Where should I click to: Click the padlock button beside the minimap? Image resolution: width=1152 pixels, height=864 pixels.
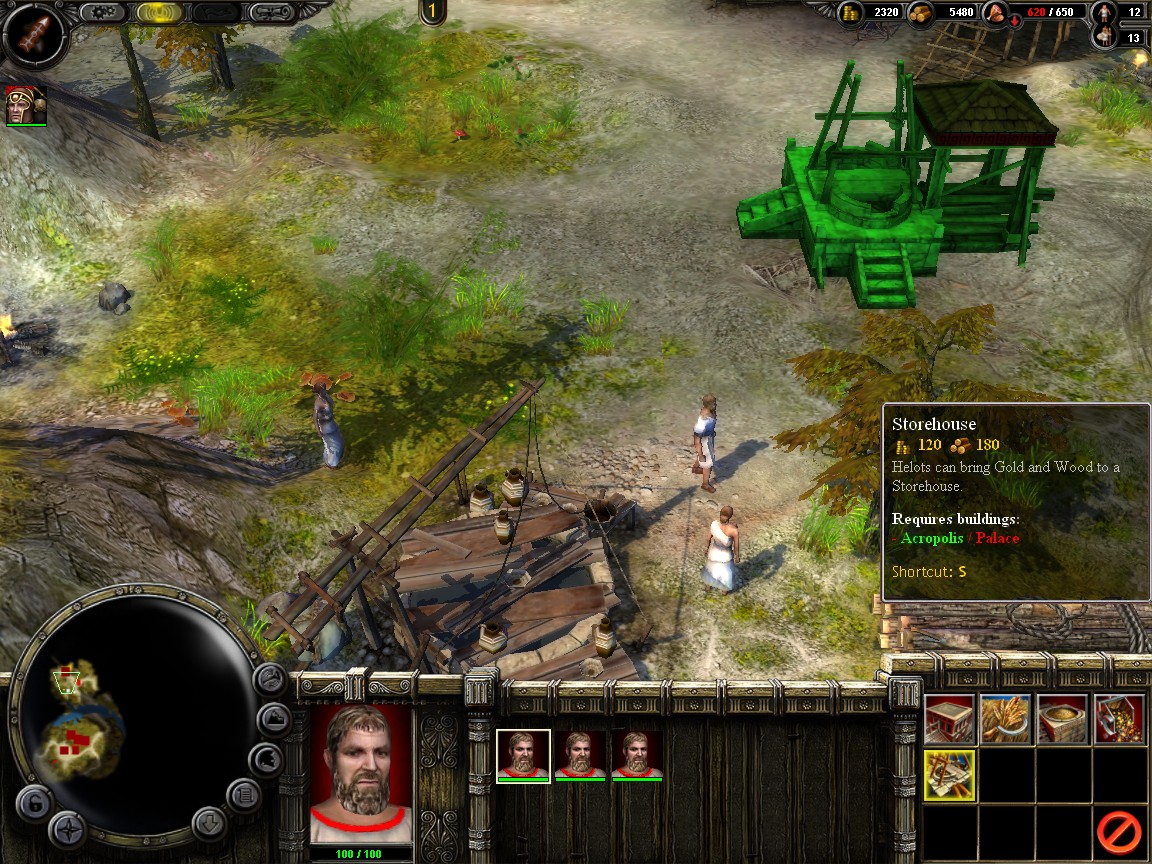[x=34, y=803]
